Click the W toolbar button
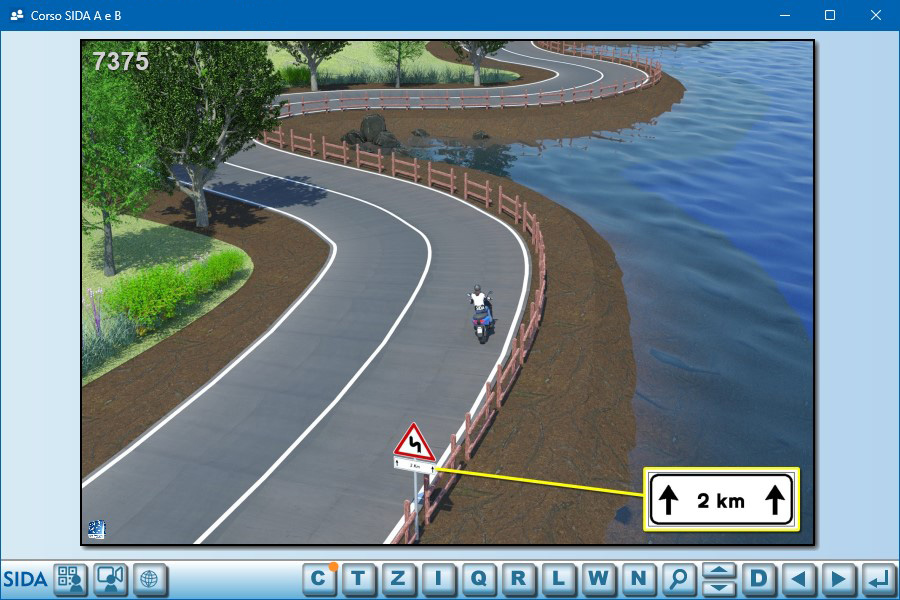Image resolution: width=900 pixels, height=600 pixels. (599, 578)
